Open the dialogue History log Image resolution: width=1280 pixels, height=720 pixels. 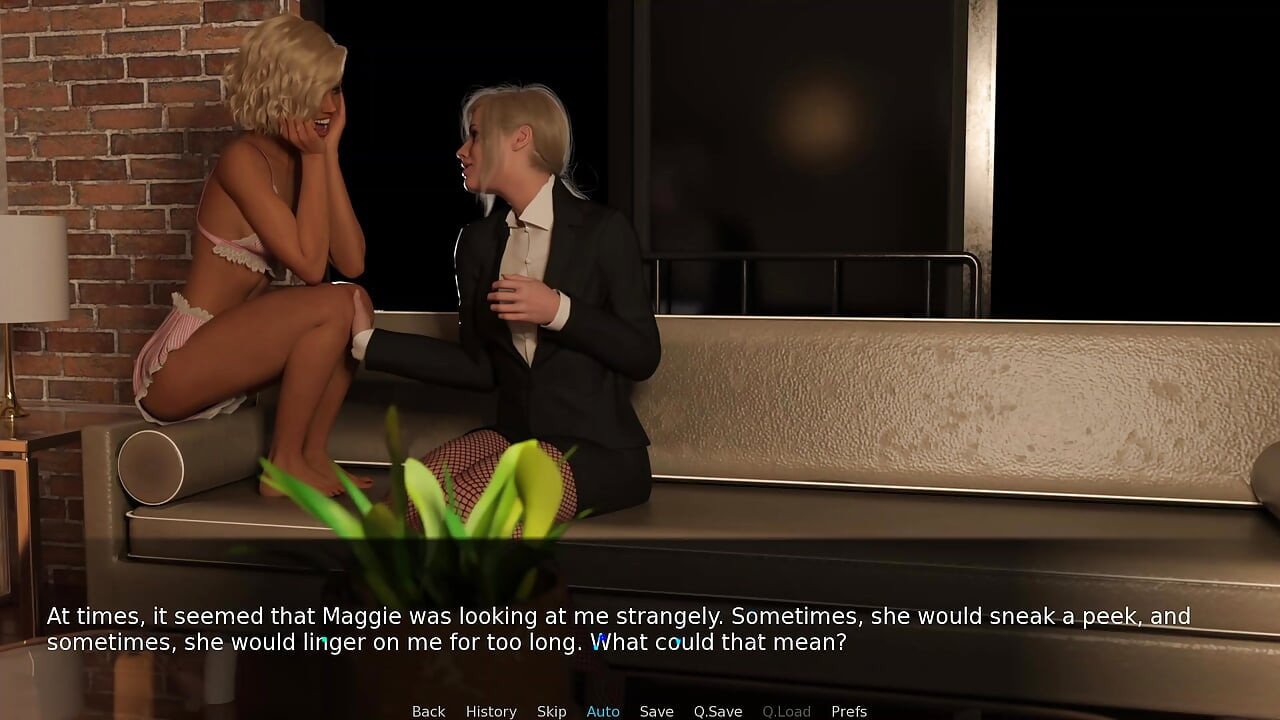pyautogui.click(x=491, y=711)
